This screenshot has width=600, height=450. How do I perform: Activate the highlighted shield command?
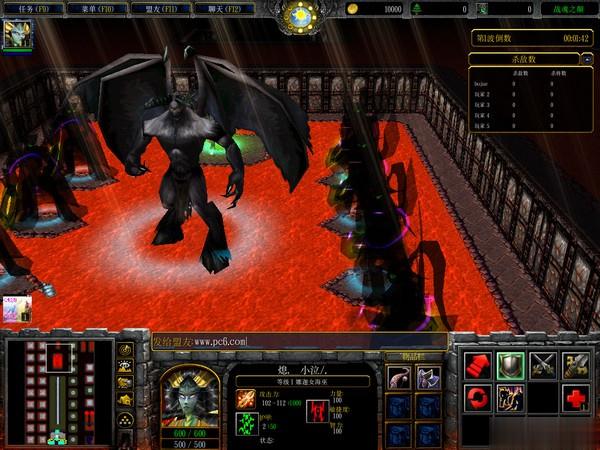[511, 365]
